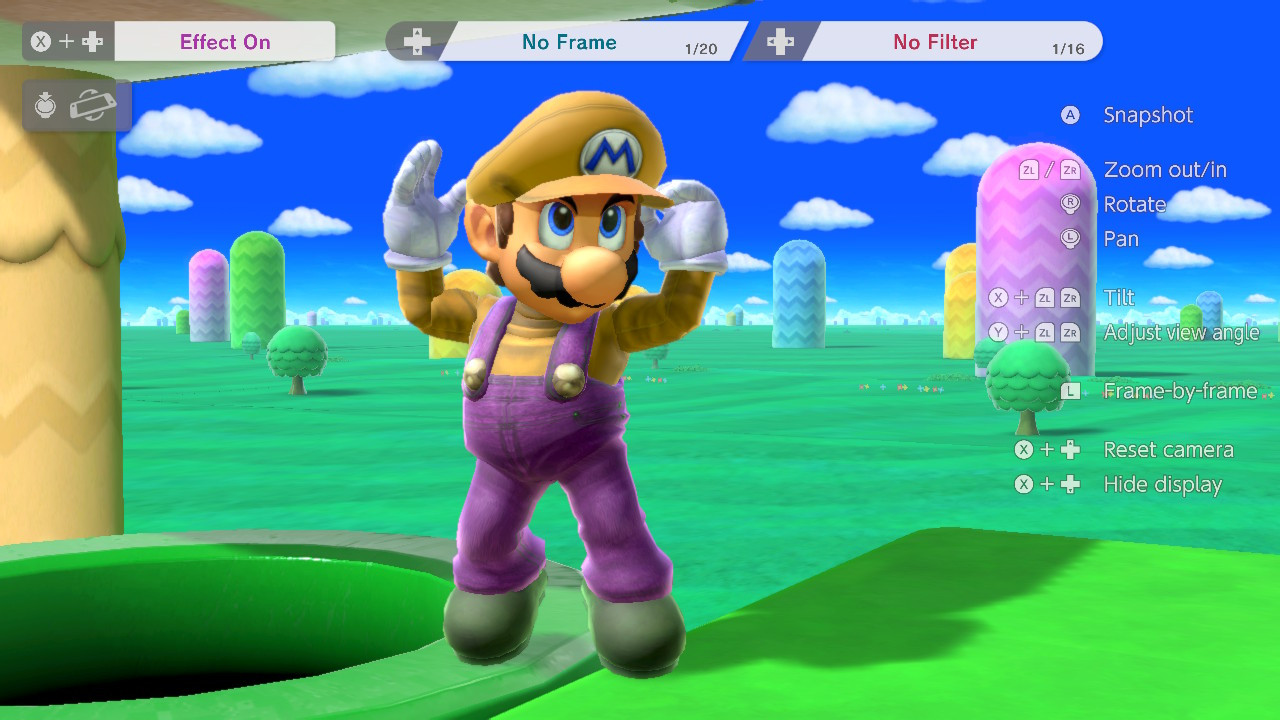Screen dimensions: 1280x720
Task: Toggle the Tilt control shortcut
Action: pos(1118,297)
